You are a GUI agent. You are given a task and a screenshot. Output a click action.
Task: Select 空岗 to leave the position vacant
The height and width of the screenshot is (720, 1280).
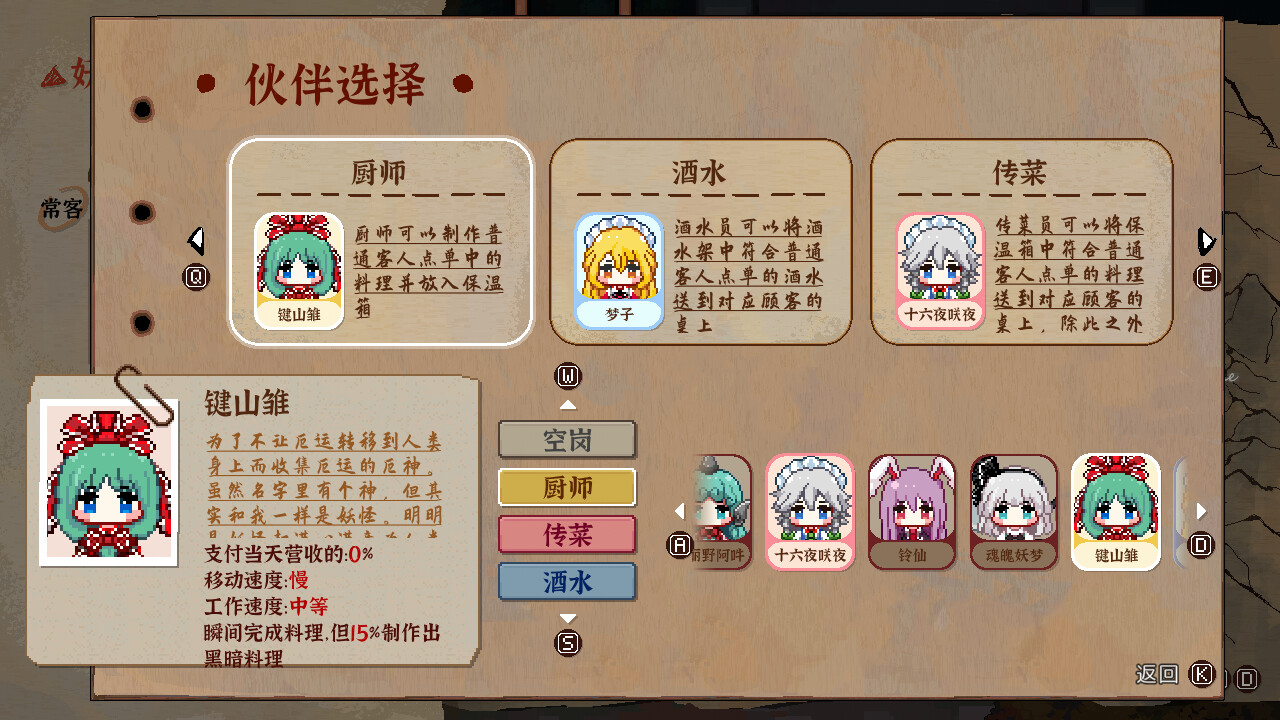[567, 440]
